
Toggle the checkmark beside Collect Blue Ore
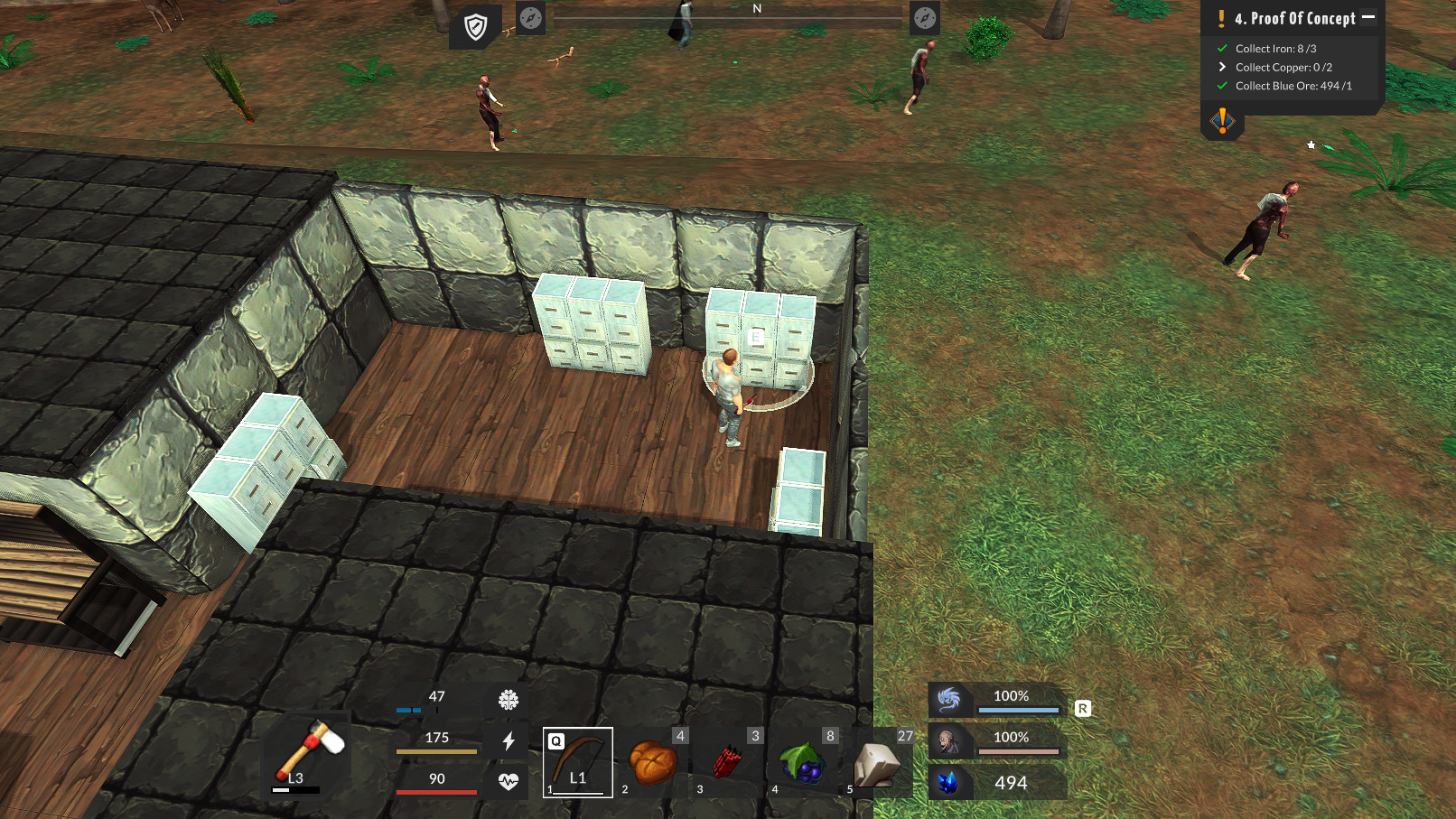coord(1223,86)
